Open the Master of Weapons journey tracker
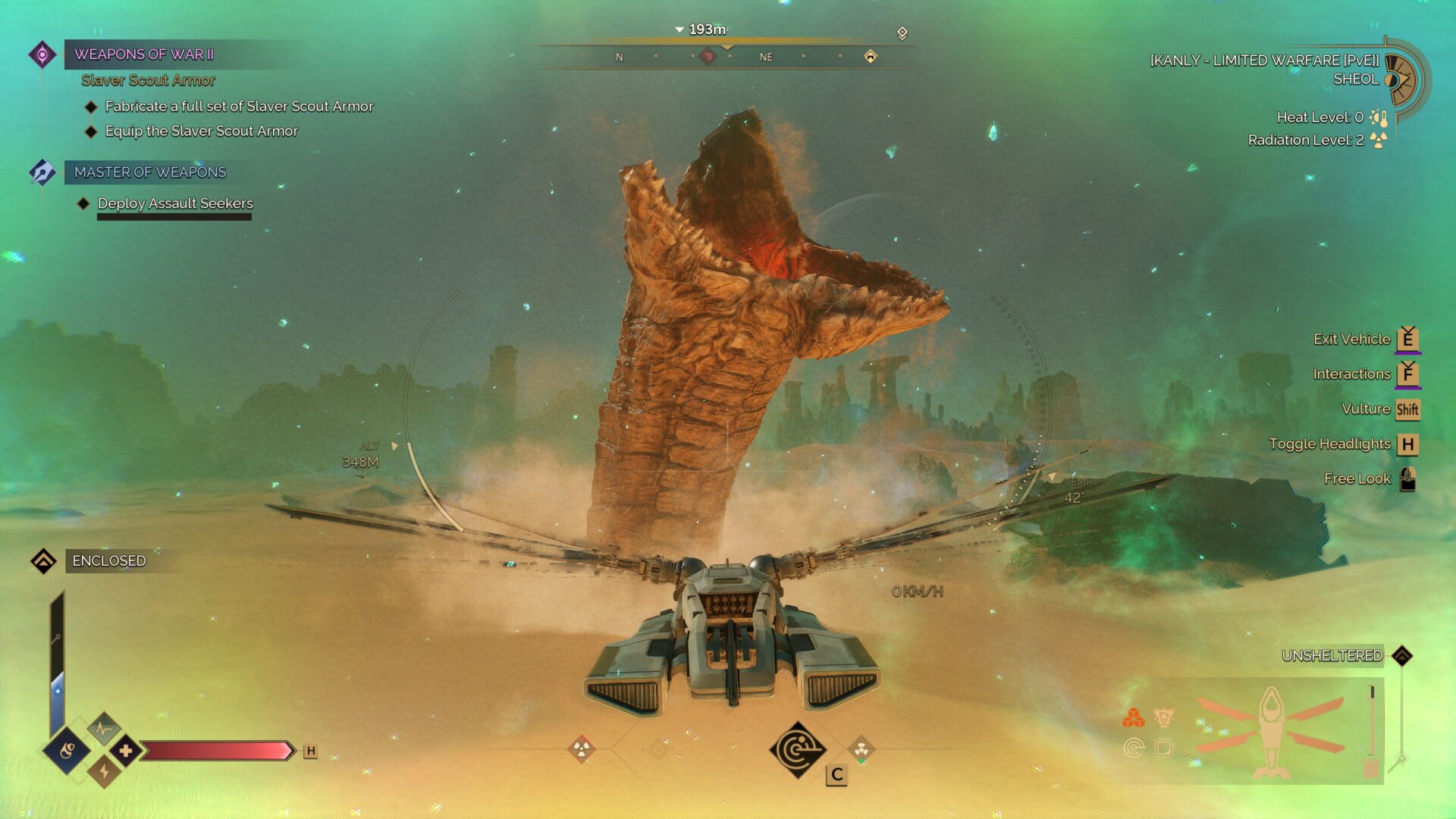 tap(150, 172)
